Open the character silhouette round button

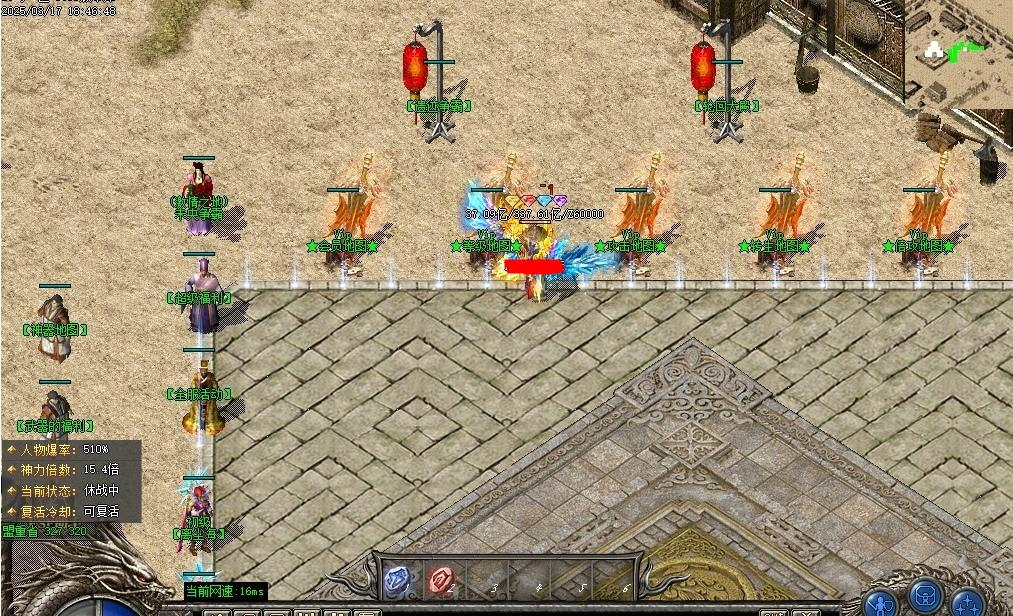point(881,602)
